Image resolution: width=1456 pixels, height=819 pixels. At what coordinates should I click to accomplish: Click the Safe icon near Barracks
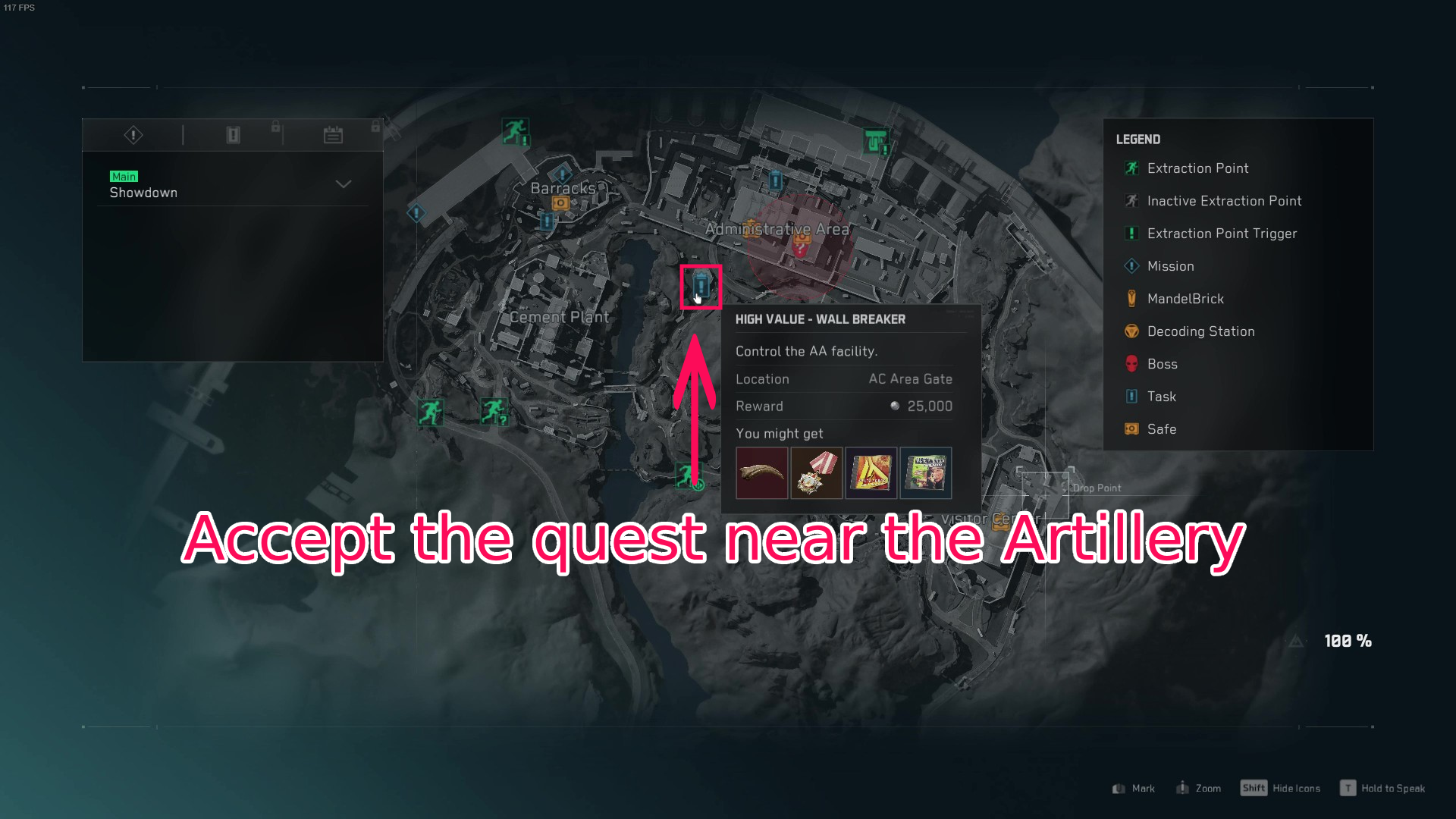click(561, 203)
